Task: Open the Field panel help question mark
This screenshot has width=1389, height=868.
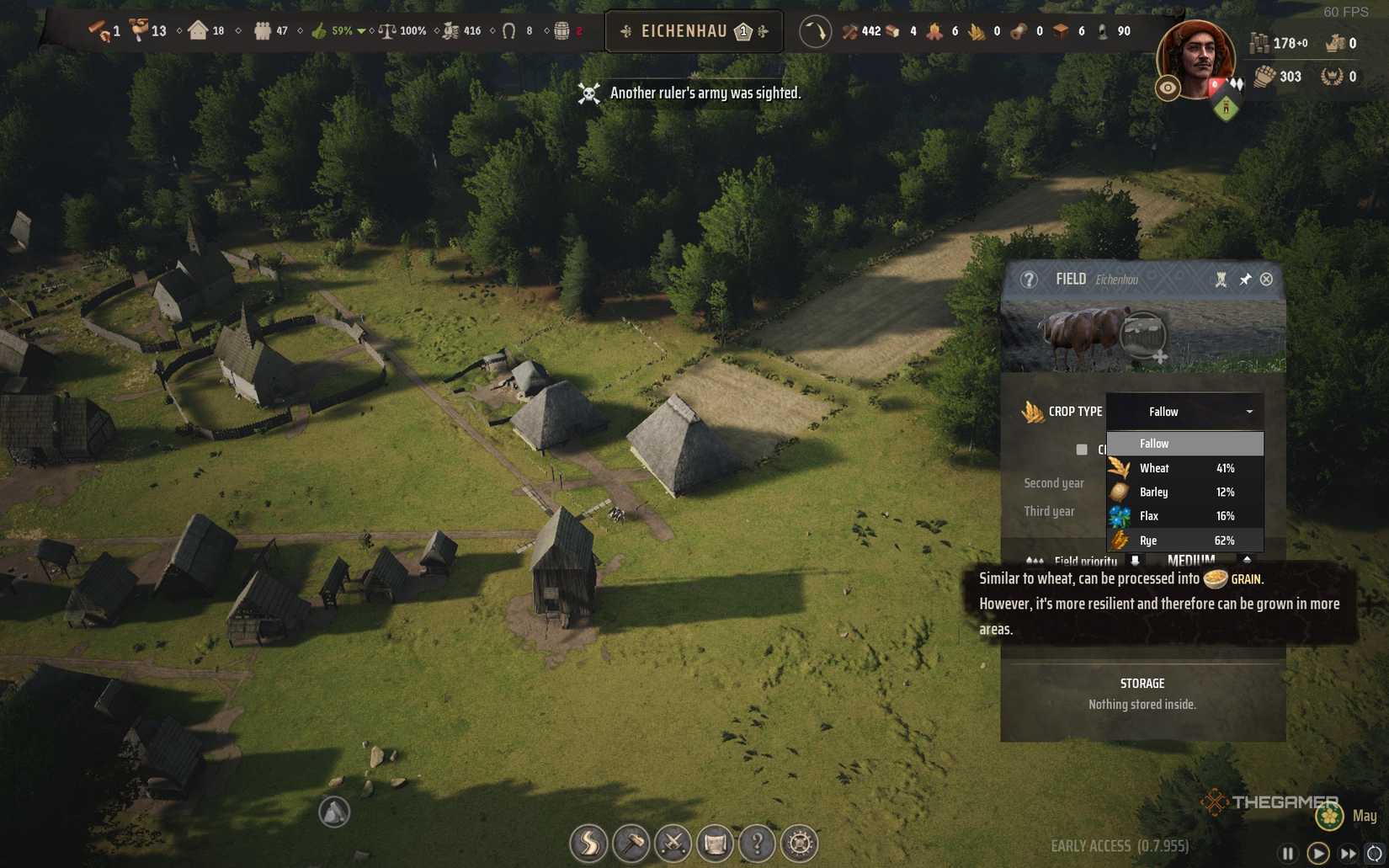Action: pos(1029,280)
